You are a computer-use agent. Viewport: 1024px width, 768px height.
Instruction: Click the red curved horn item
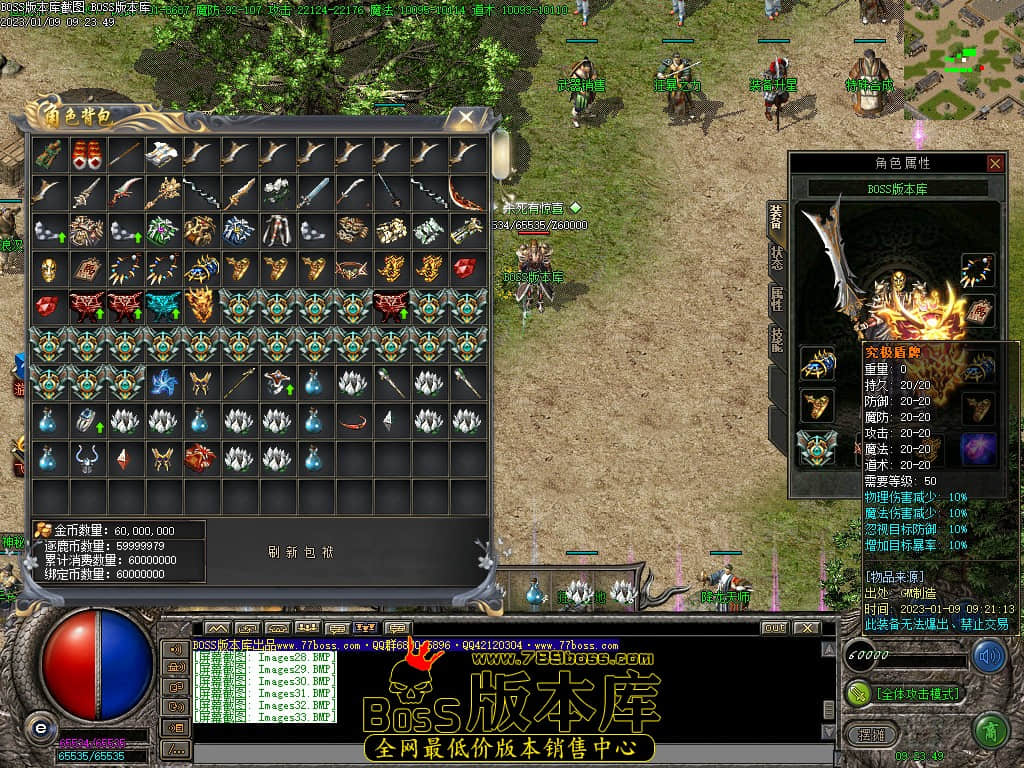pos(352,420)
